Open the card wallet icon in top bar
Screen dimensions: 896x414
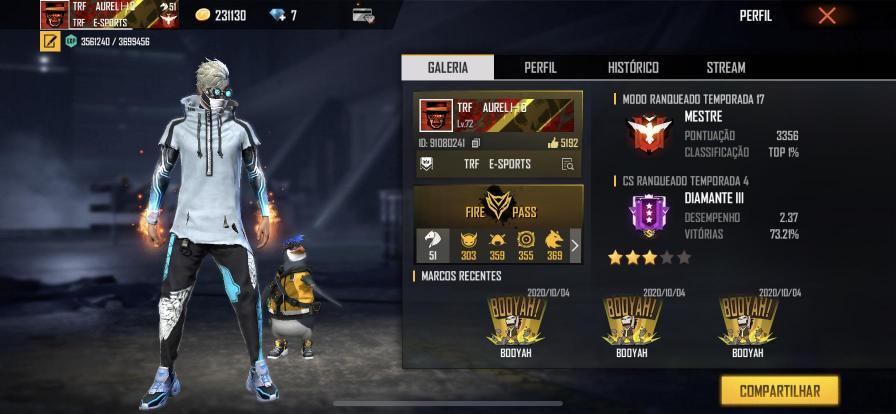[363, 15]
